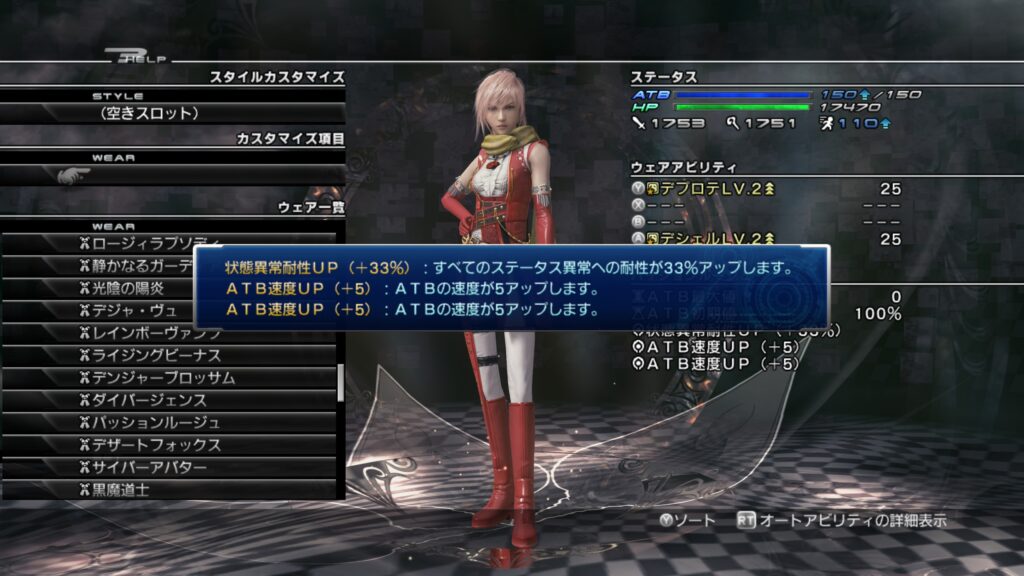Choose ライジングビーナス from the list

(x=150, y=355)
